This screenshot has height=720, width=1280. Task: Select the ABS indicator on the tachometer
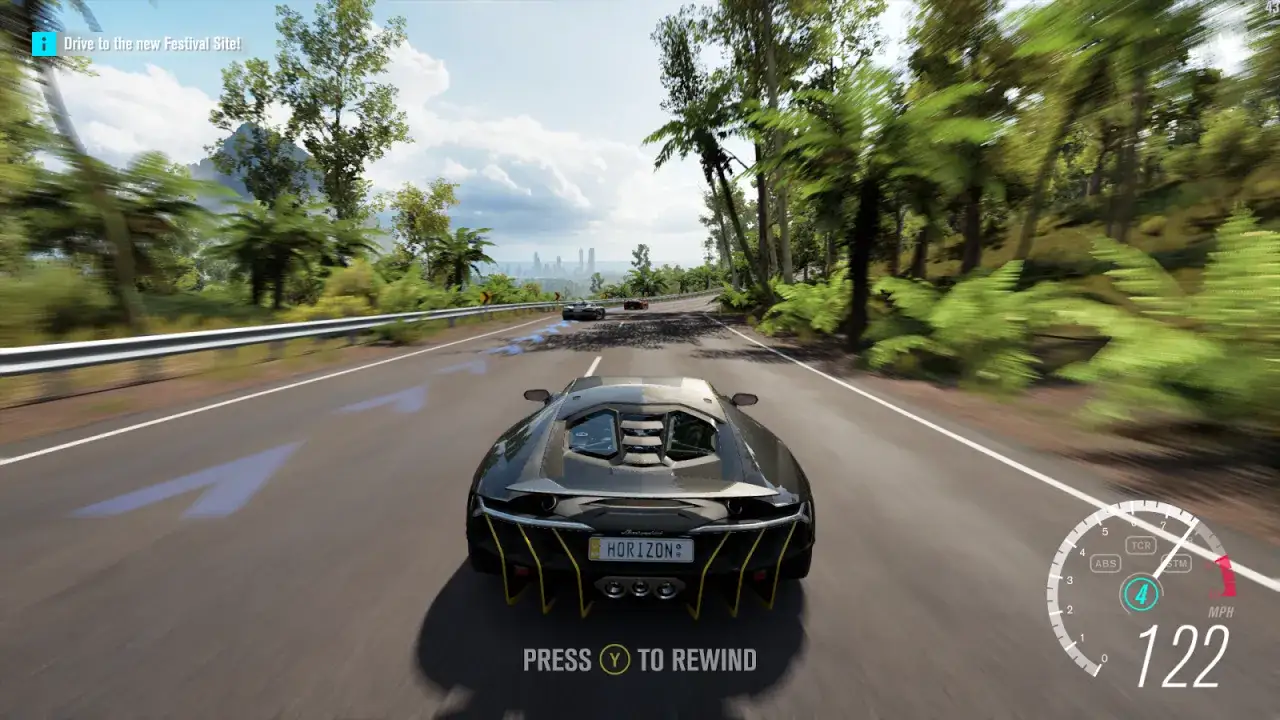(1105, 562)
